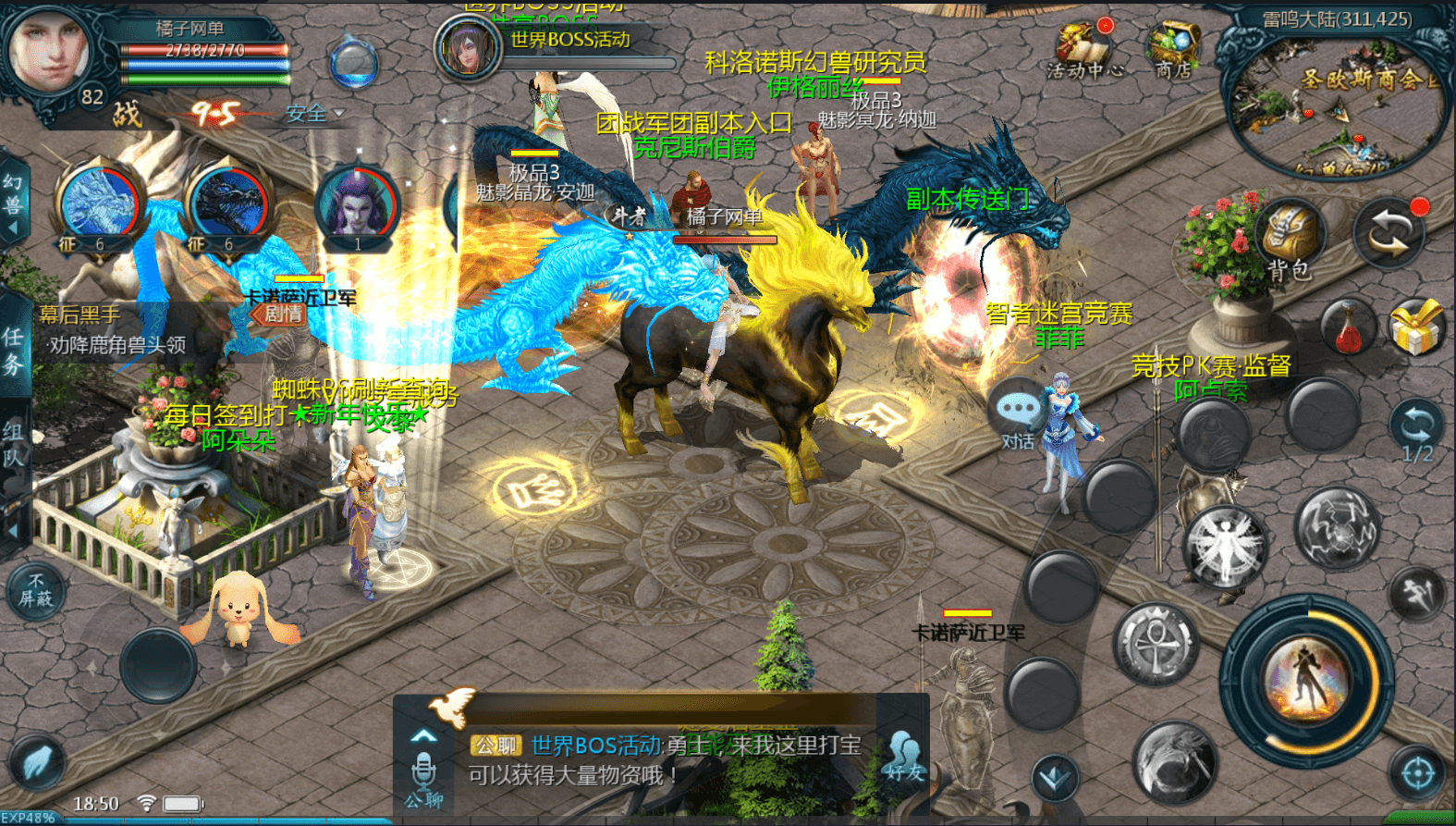Select the 任务 quest tab
The width and height of the screenshot is (1456, 826).
click(13, 351)
